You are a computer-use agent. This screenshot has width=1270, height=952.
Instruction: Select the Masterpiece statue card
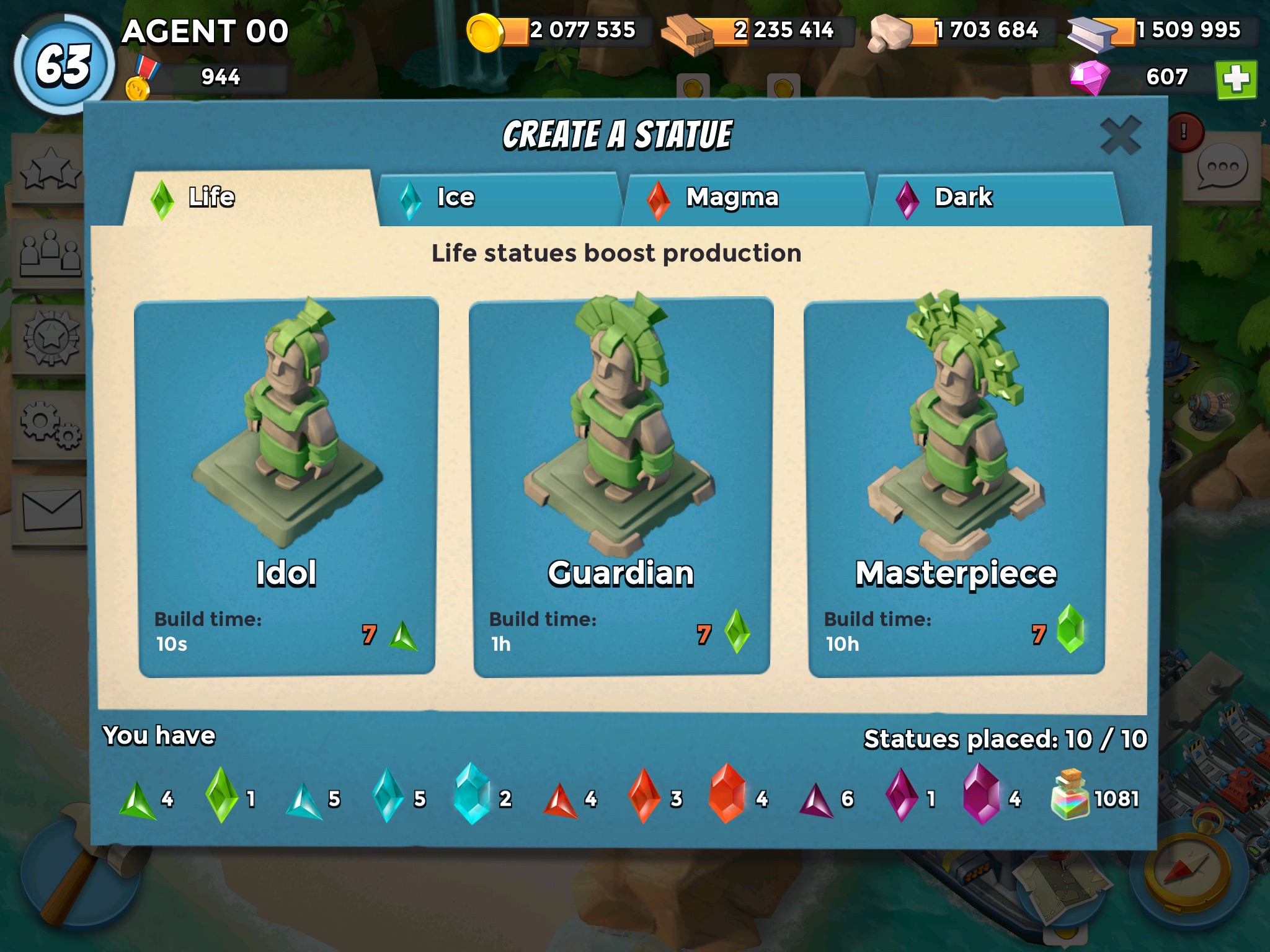tap(956, 488)
